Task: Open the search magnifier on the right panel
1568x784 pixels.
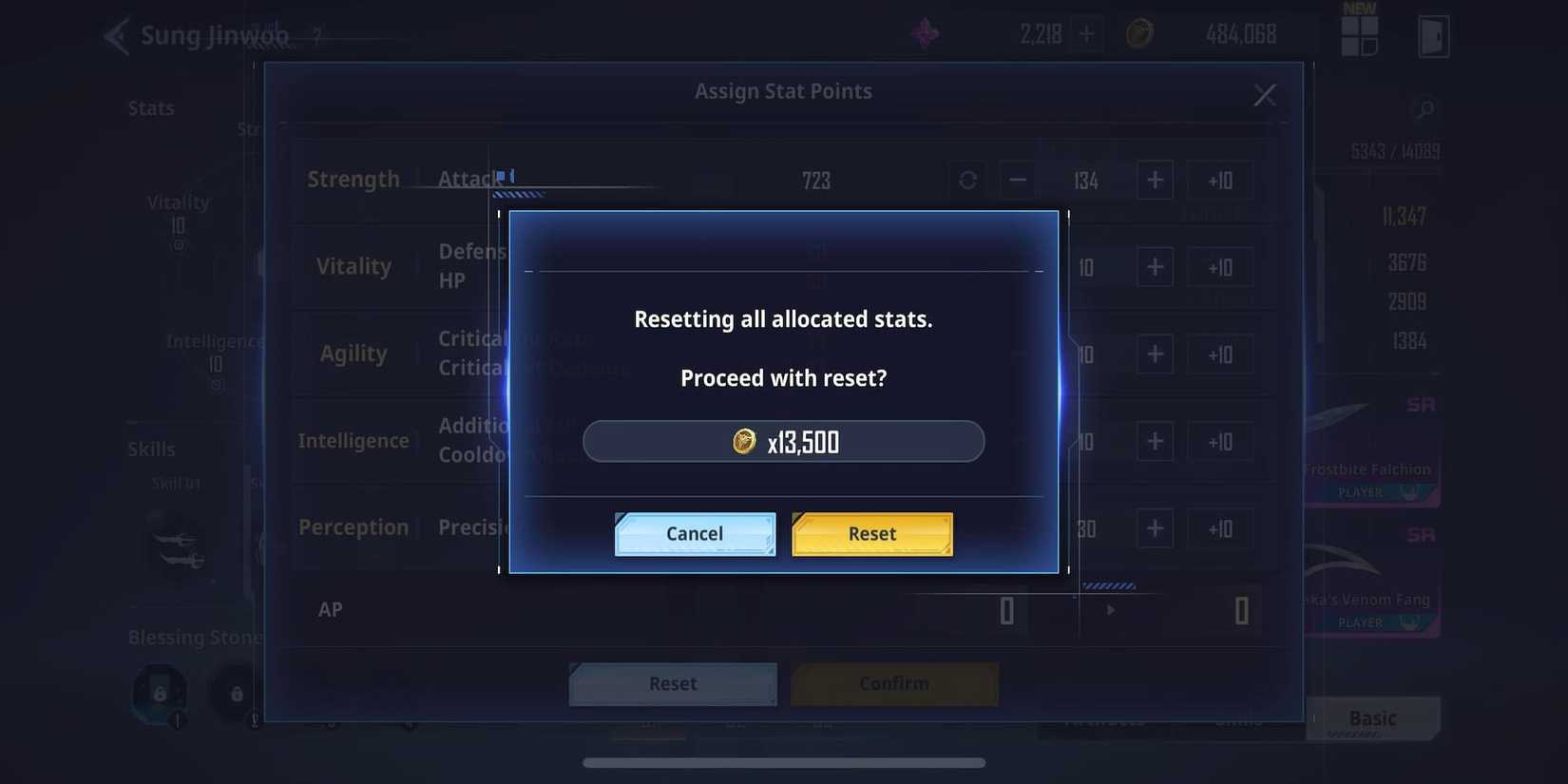Action: click(1423, 109)
